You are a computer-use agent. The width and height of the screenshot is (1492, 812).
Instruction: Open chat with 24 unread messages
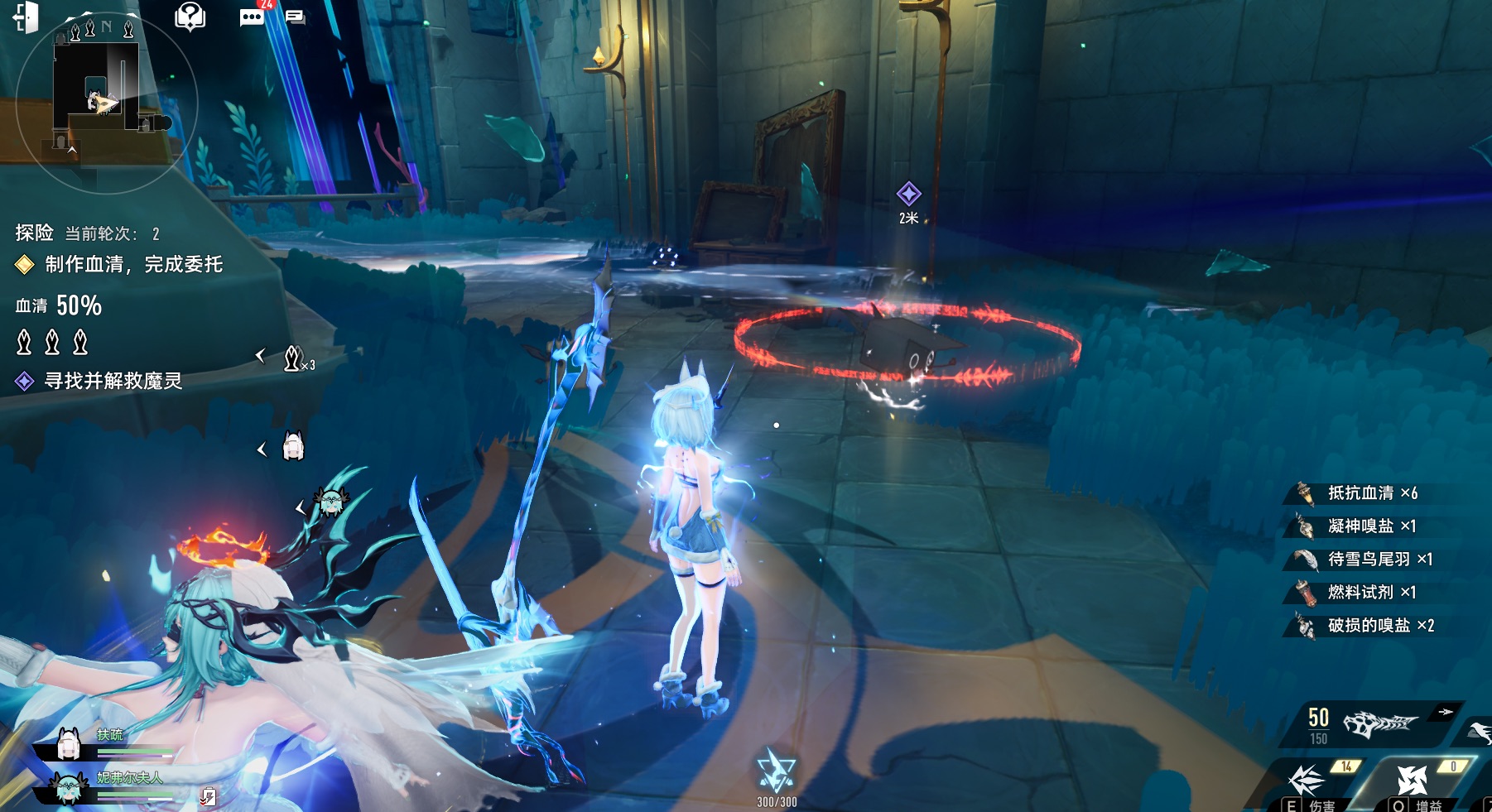(x=252, y=17)
